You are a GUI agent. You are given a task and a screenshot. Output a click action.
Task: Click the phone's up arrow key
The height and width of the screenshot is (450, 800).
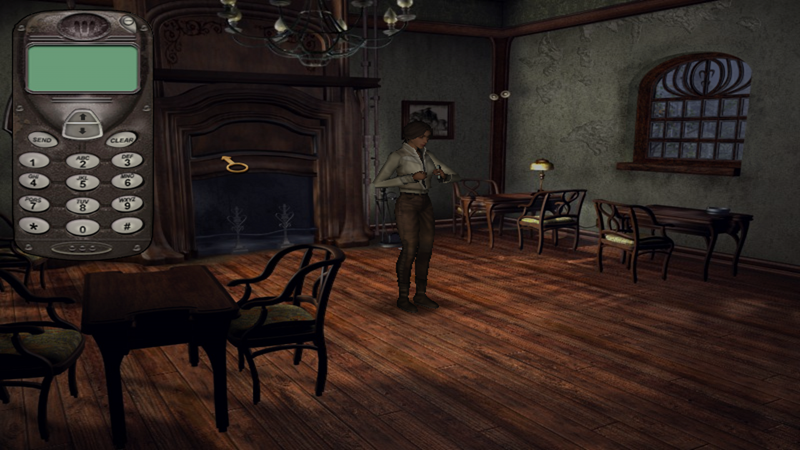coord(82,116)
